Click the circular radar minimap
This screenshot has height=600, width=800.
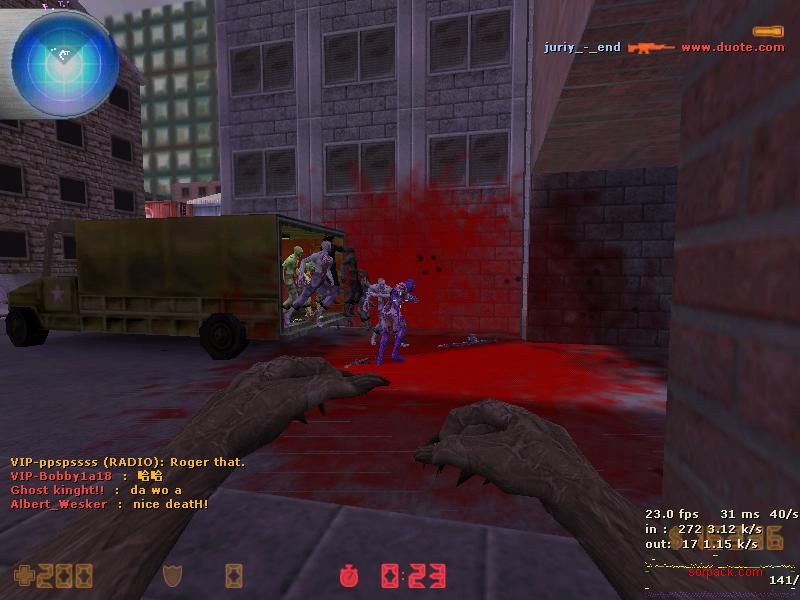(x=60, y=60)
